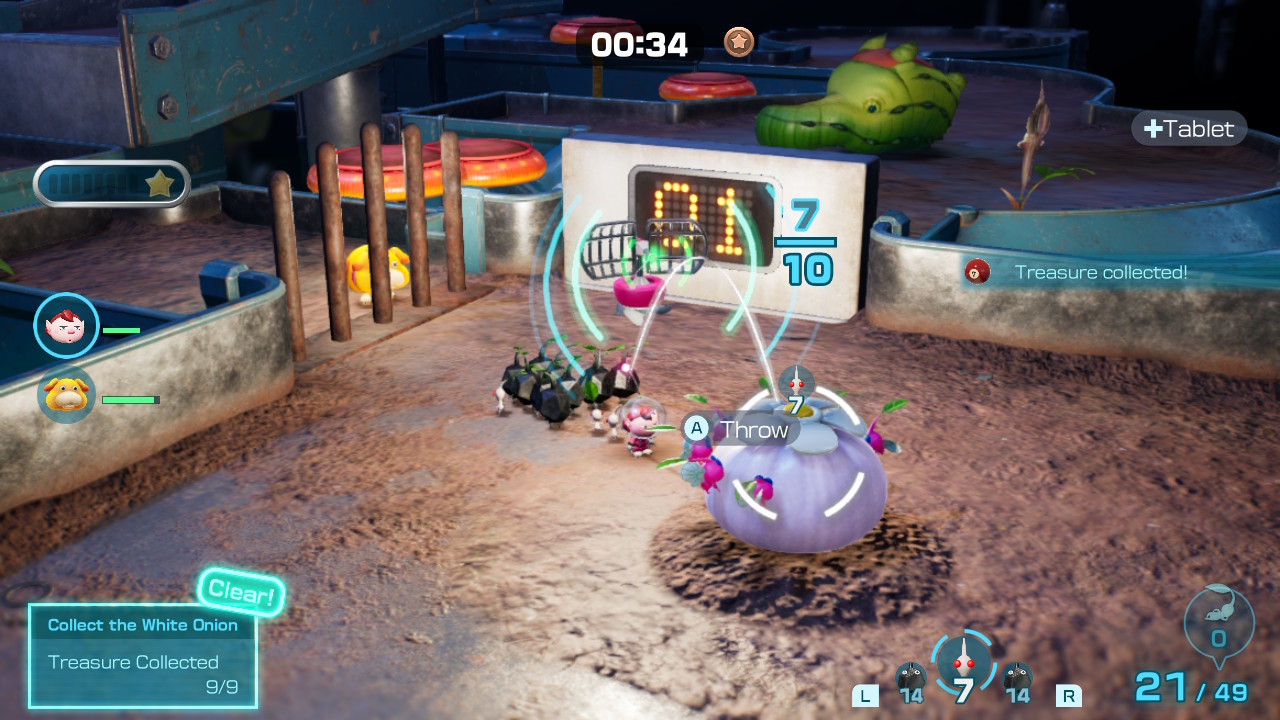Select the left Pikmin squad icon showing 14
This screenshot has height=720, width=1280.
click(913, 680)
